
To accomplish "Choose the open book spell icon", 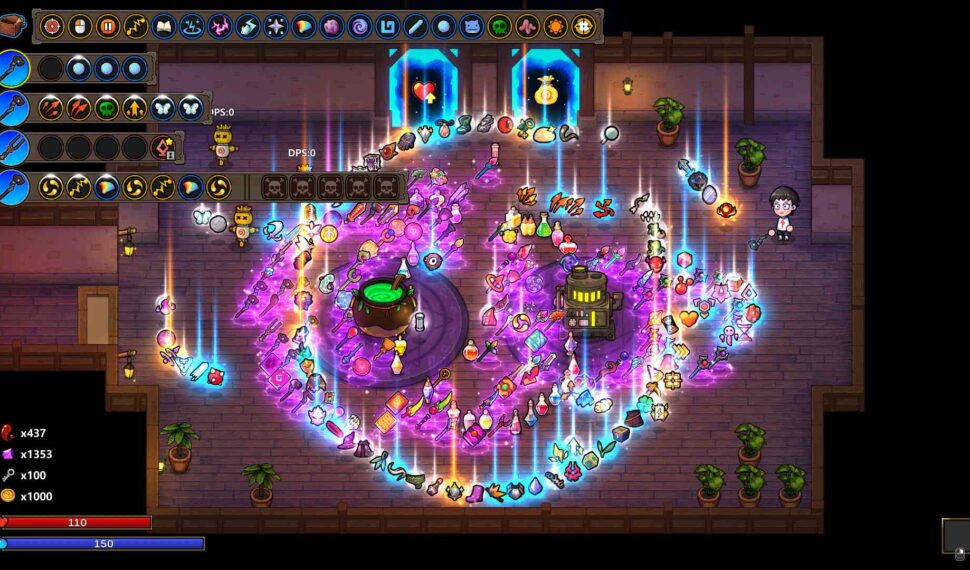I will tap(164, 26).
